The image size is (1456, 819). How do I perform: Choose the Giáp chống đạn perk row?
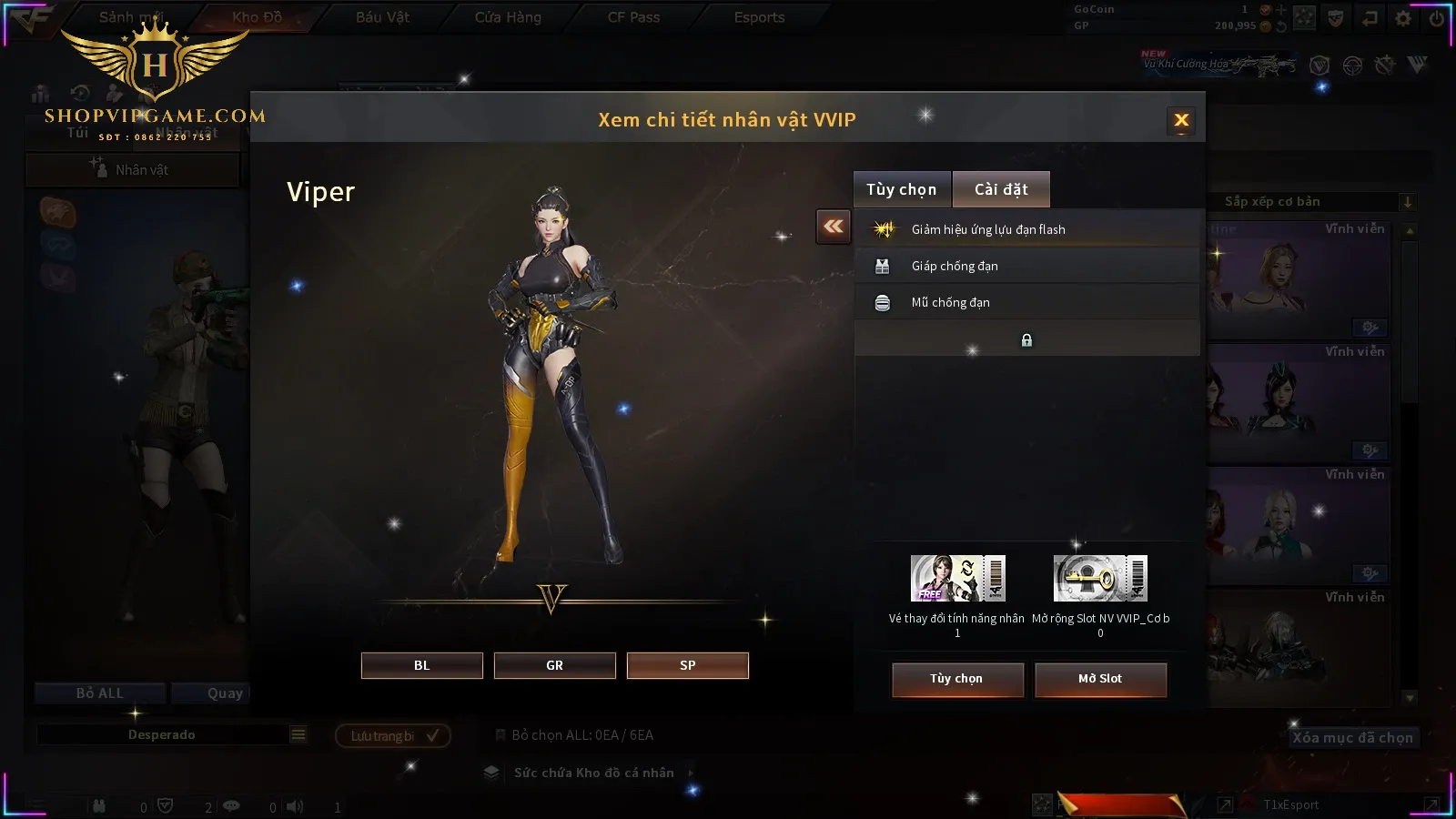tap(1026, 266)
